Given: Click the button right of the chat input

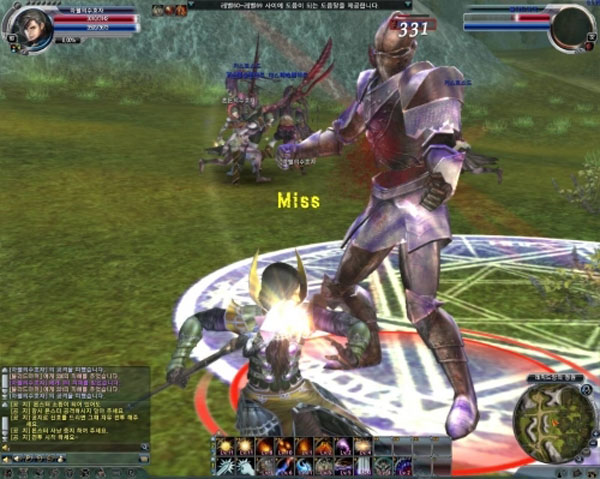Looking at the screenshot, I should pyautogui.click(x=146, y=448).
